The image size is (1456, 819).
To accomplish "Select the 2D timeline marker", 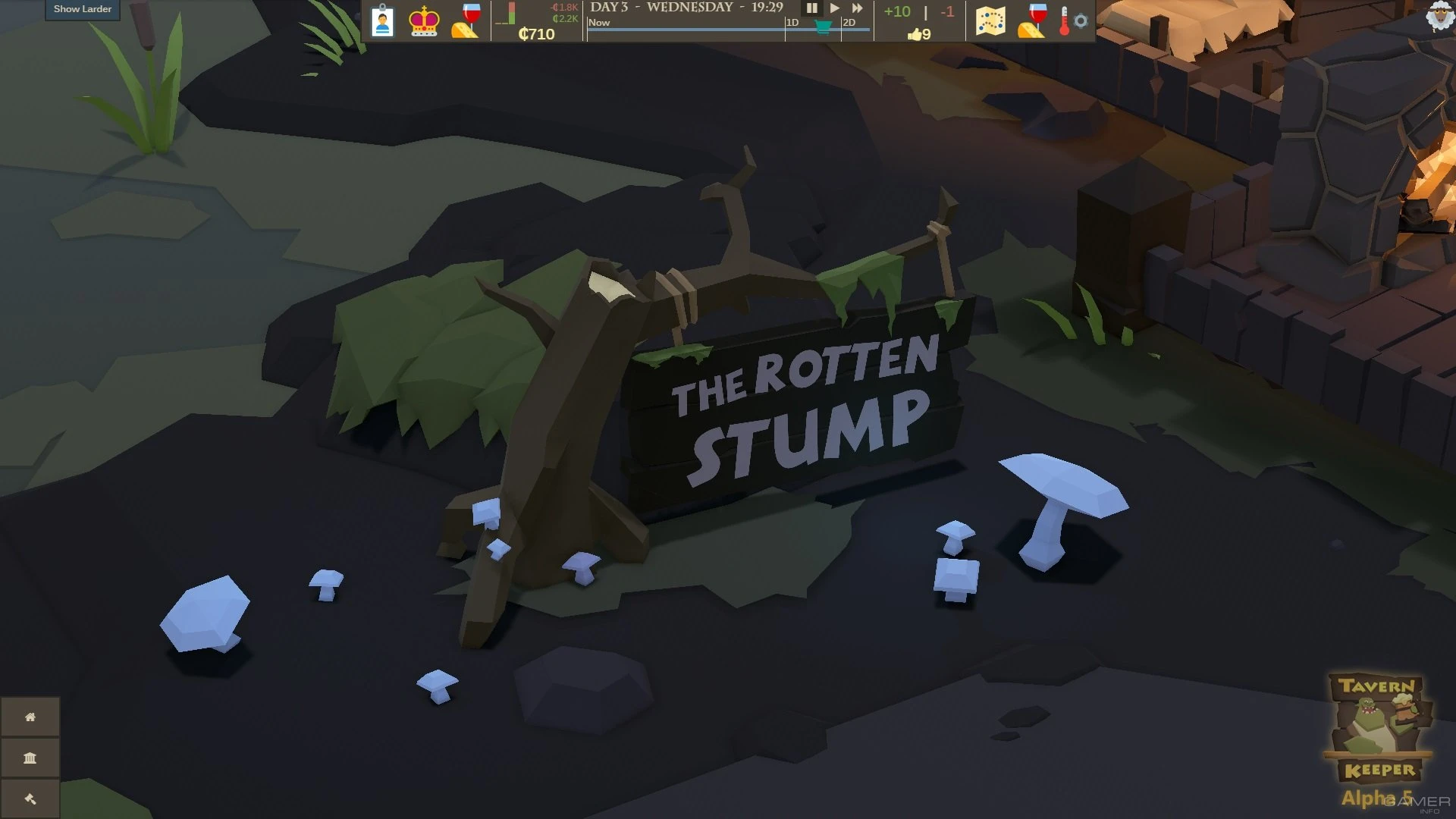I will click(846, 23).
